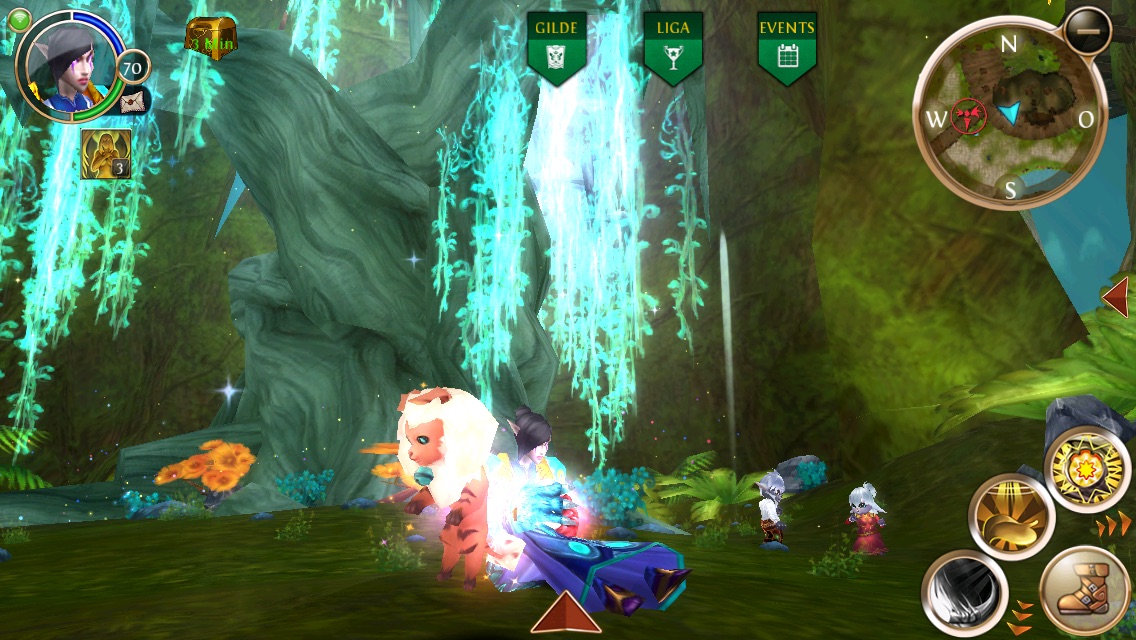
Task: Open the Gilde banner
Action: click(x=558, y=48)
